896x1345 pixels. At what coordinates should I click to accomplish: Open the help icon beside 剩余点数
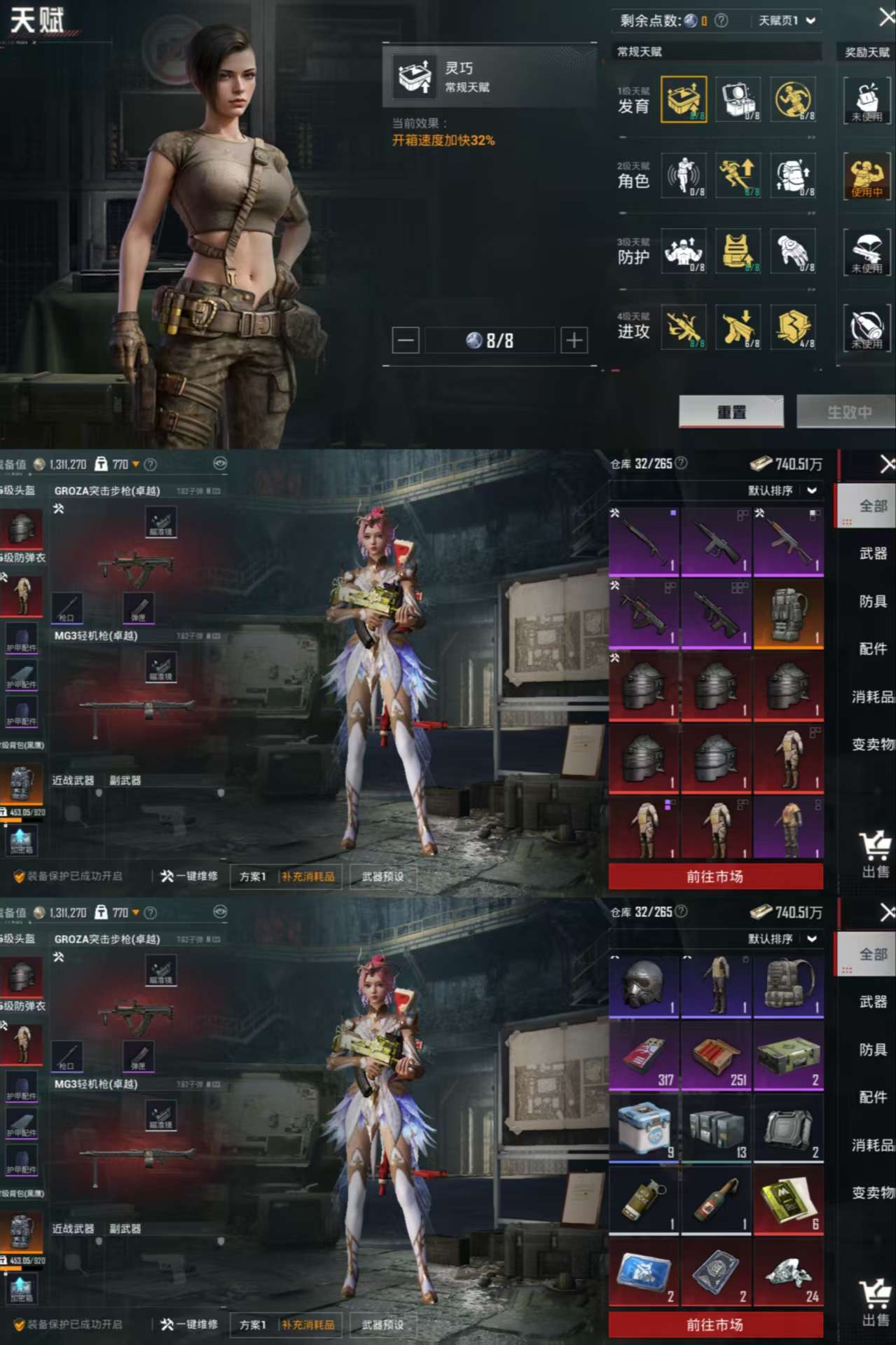(721, 21)
